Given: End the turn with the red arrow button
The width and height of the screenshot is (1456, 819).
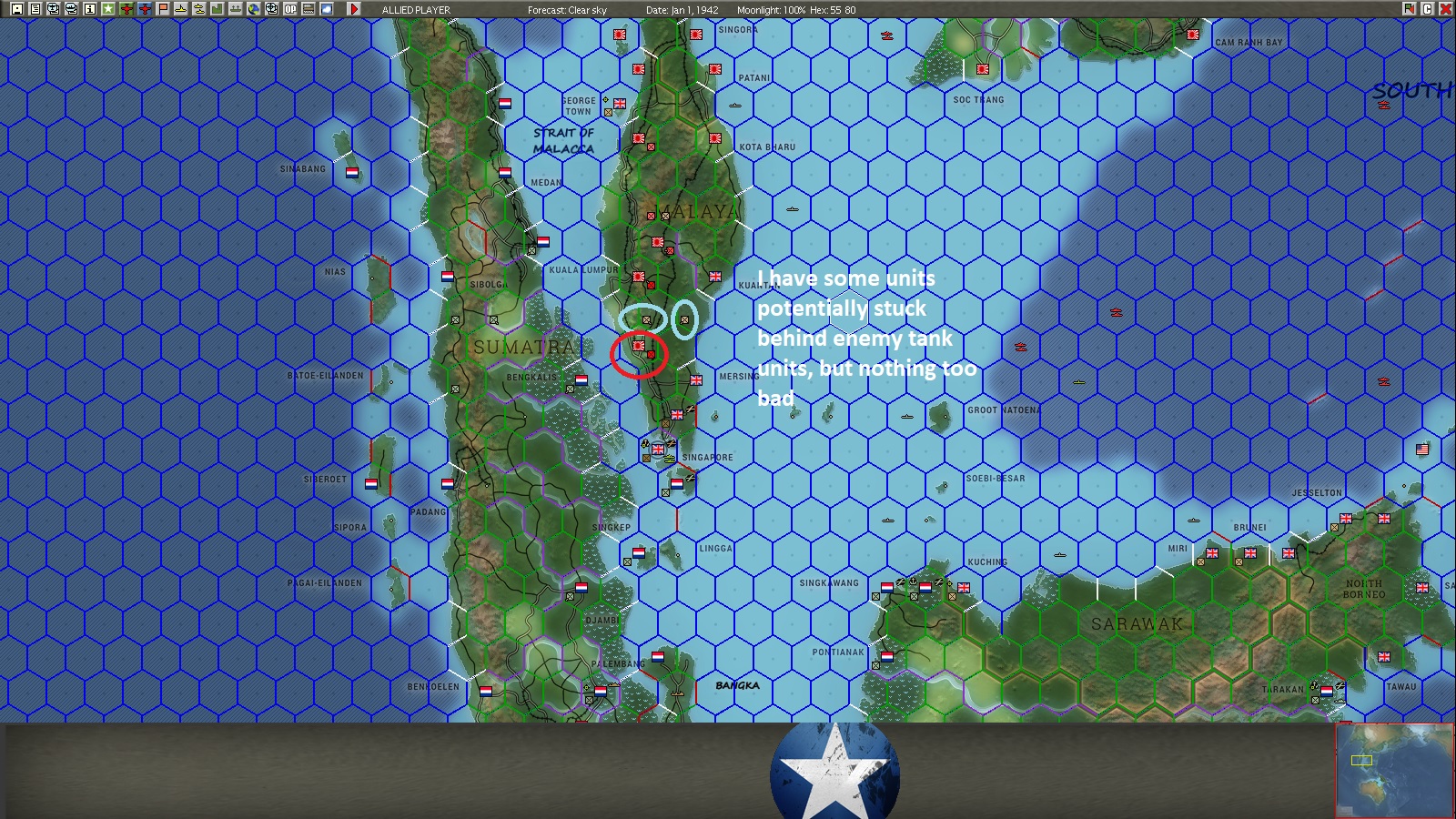Looking at the screenshot, I should 353,8.
